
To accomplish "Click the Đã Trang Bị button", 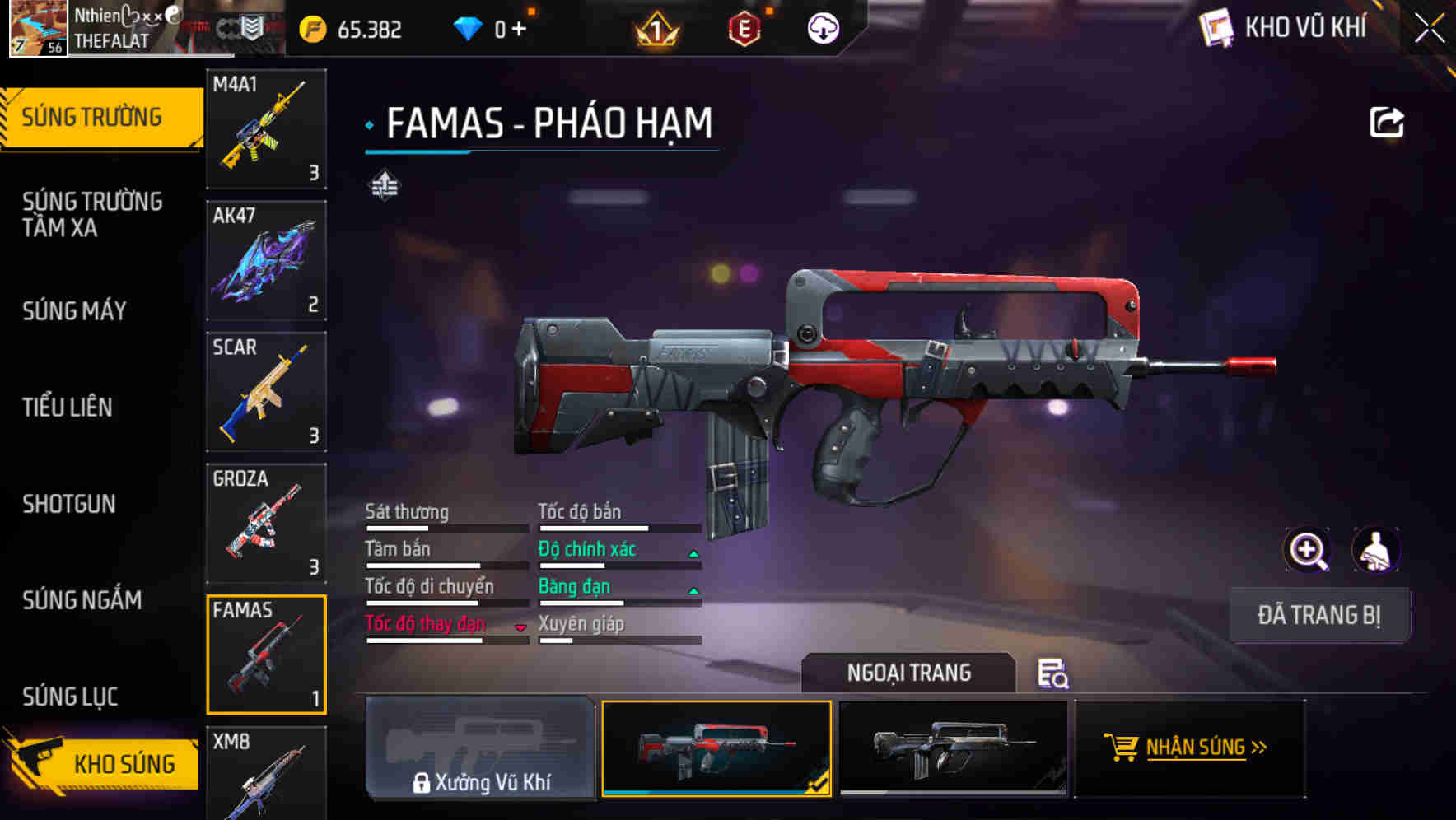I will pos(1318,615).
